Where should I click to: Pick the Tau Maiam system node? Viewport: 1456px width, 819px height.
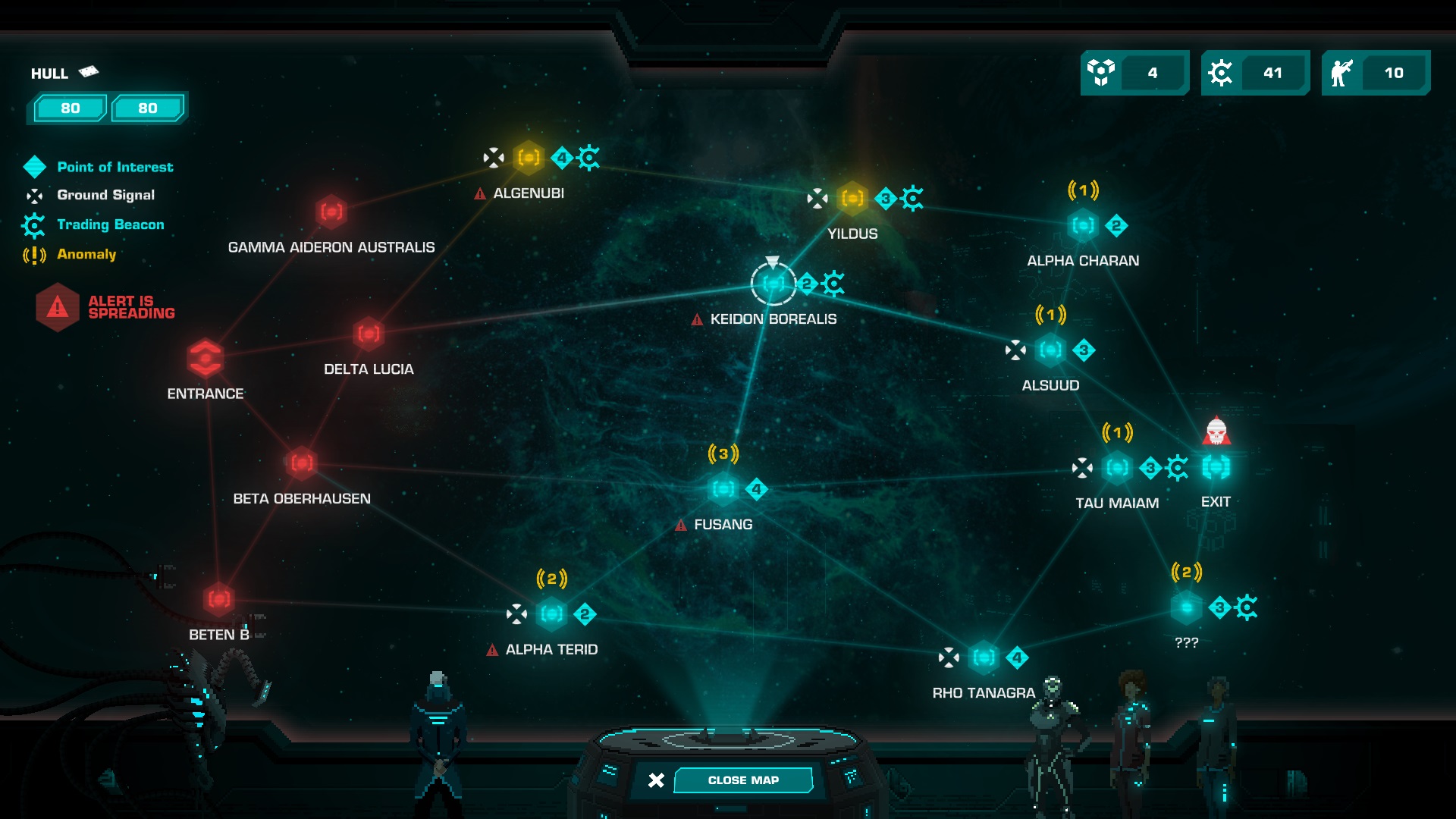coord(1117,468)
